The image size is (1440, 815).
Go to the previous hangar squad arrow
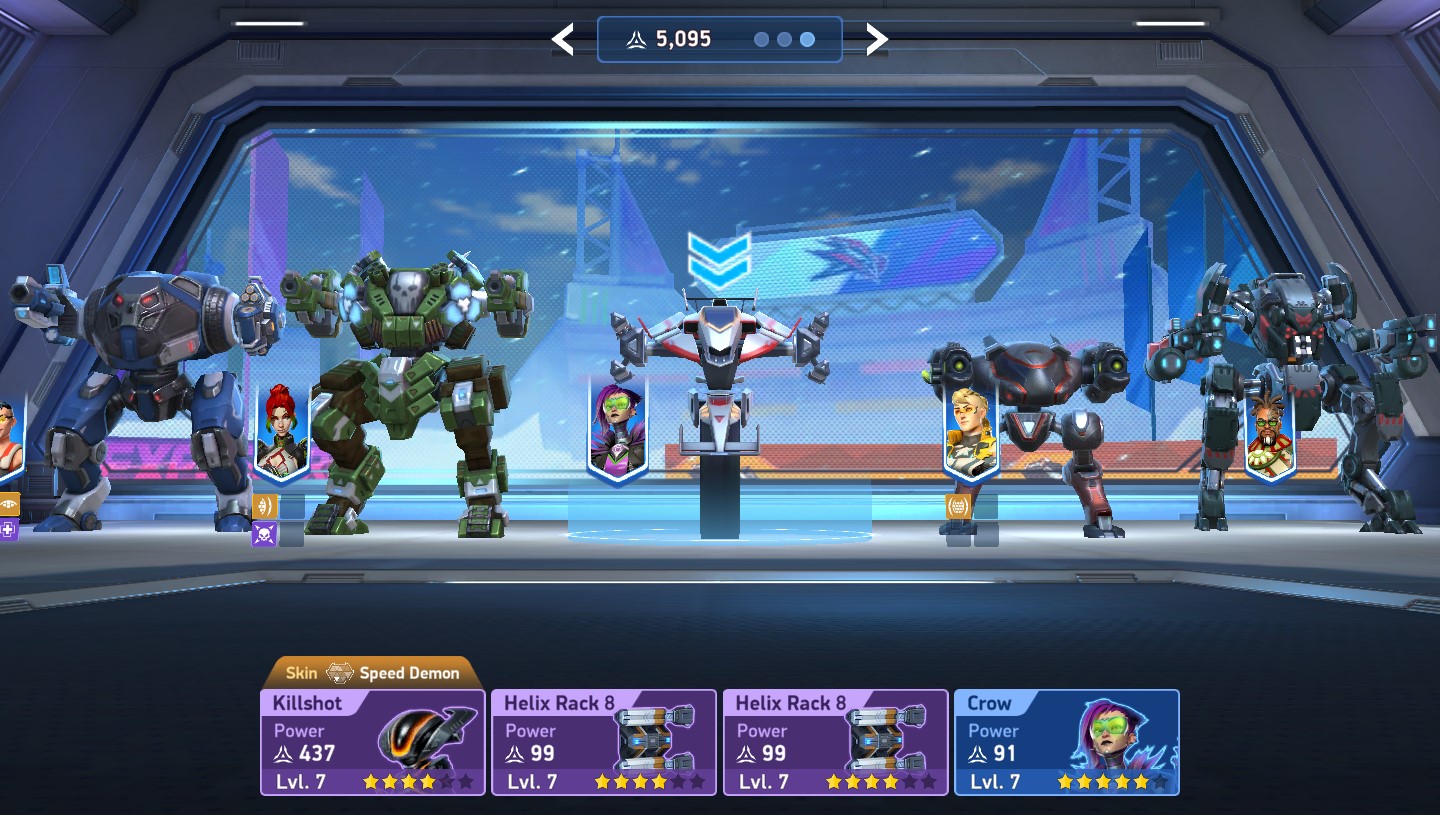pos(563,40)
